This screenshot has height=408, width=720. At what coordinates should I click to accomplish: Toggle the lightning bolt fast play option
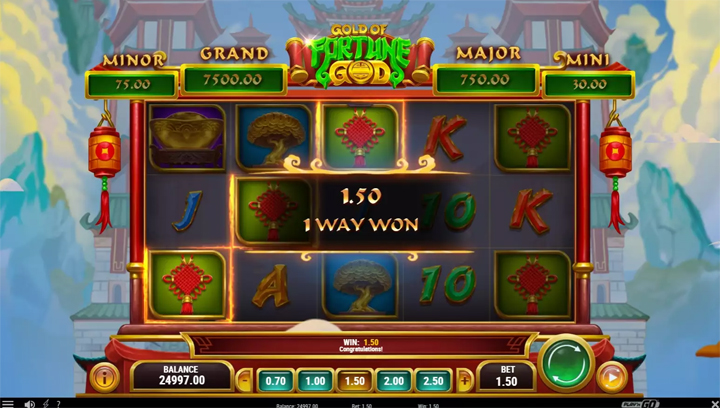pyautogui.click(x=45, y=403)
